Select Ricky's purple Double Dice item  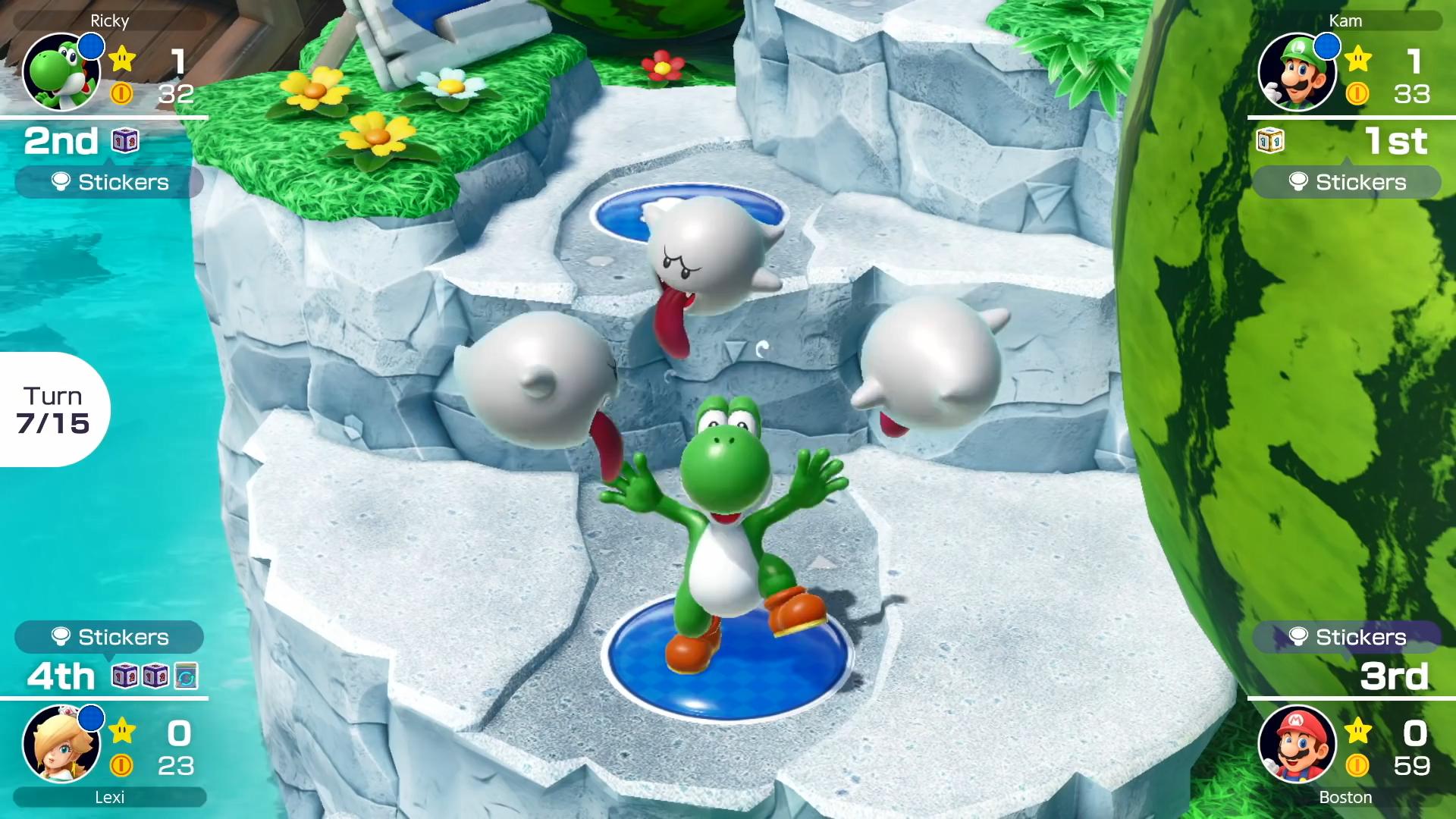125,141
